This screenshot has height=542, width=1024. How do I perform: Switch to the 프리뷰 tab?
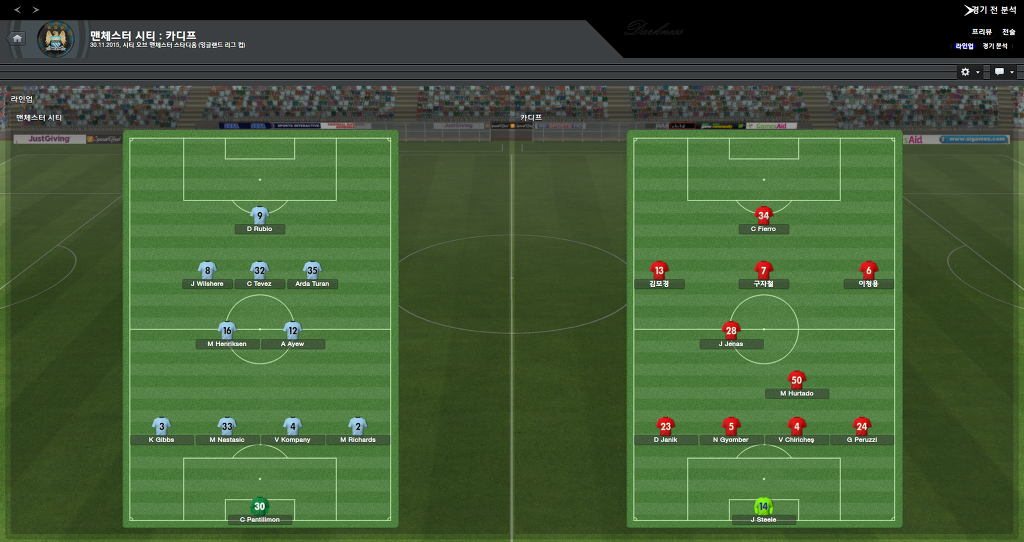(981, 32)
